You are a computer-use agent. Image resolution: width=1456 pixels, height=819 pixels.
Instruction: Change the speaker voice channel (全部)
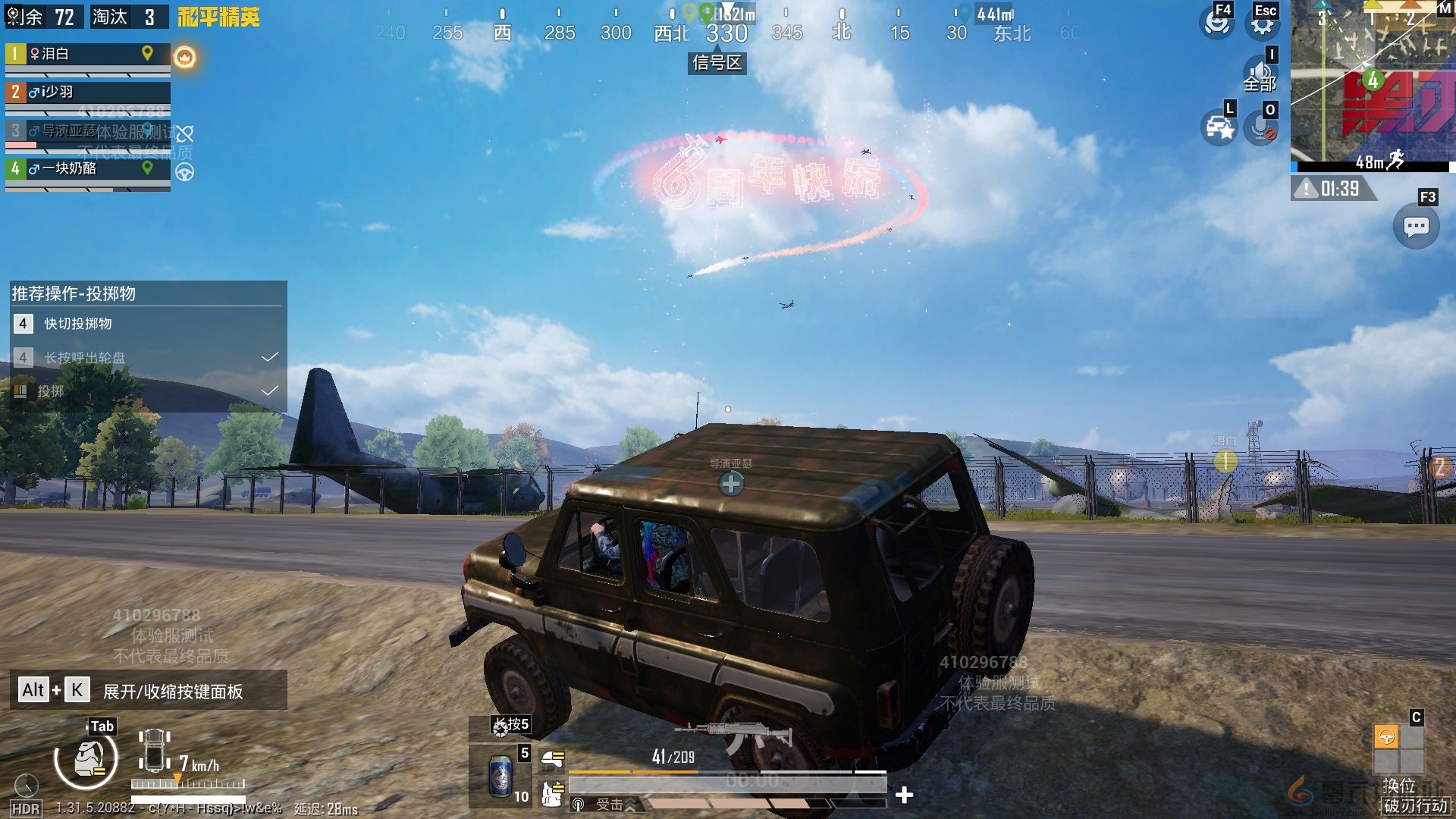pyautogui.click(x=1260, y=74)
